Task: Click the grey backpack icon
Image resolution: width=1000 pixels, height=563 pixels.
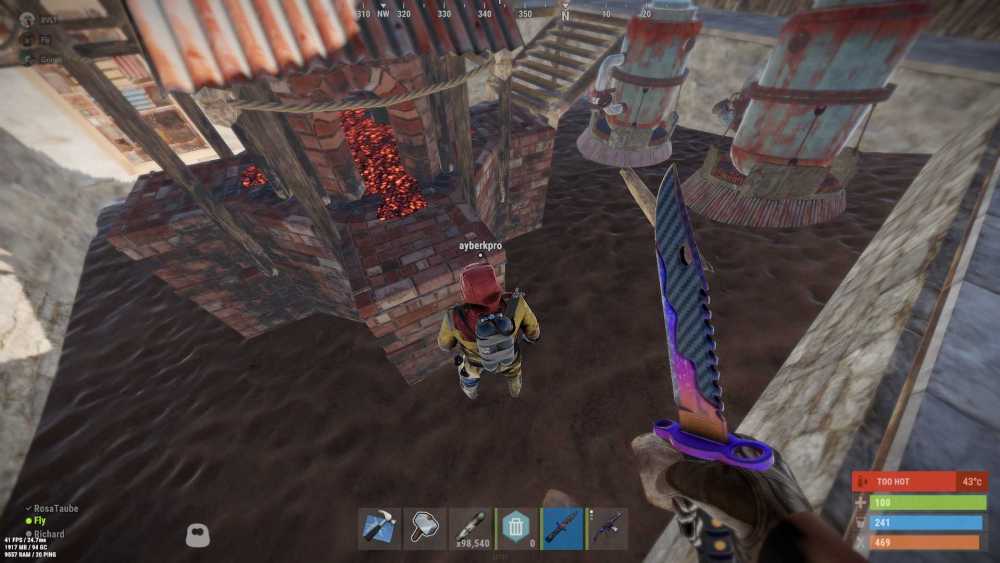Action: click(198, 536)
